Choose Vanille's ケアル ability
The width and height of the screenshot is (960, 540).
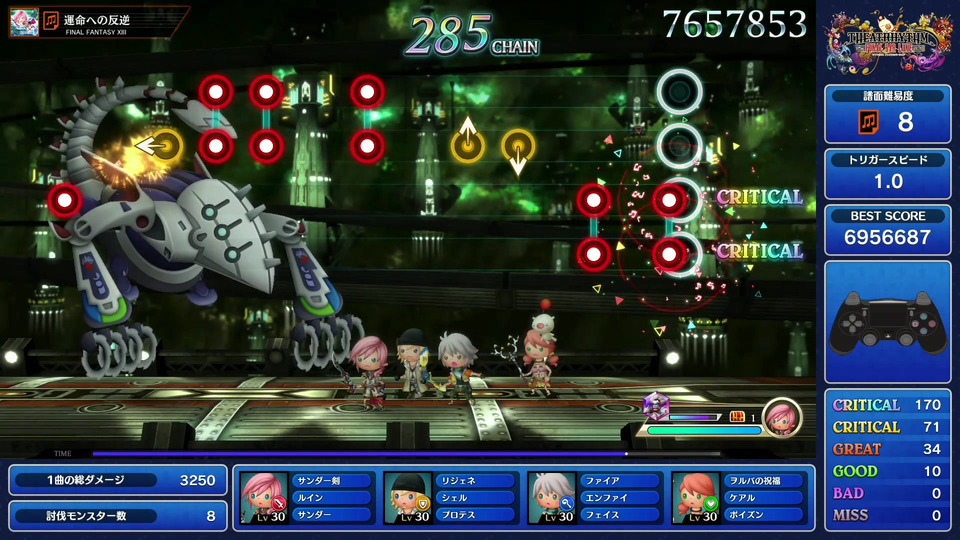(764, 498)
